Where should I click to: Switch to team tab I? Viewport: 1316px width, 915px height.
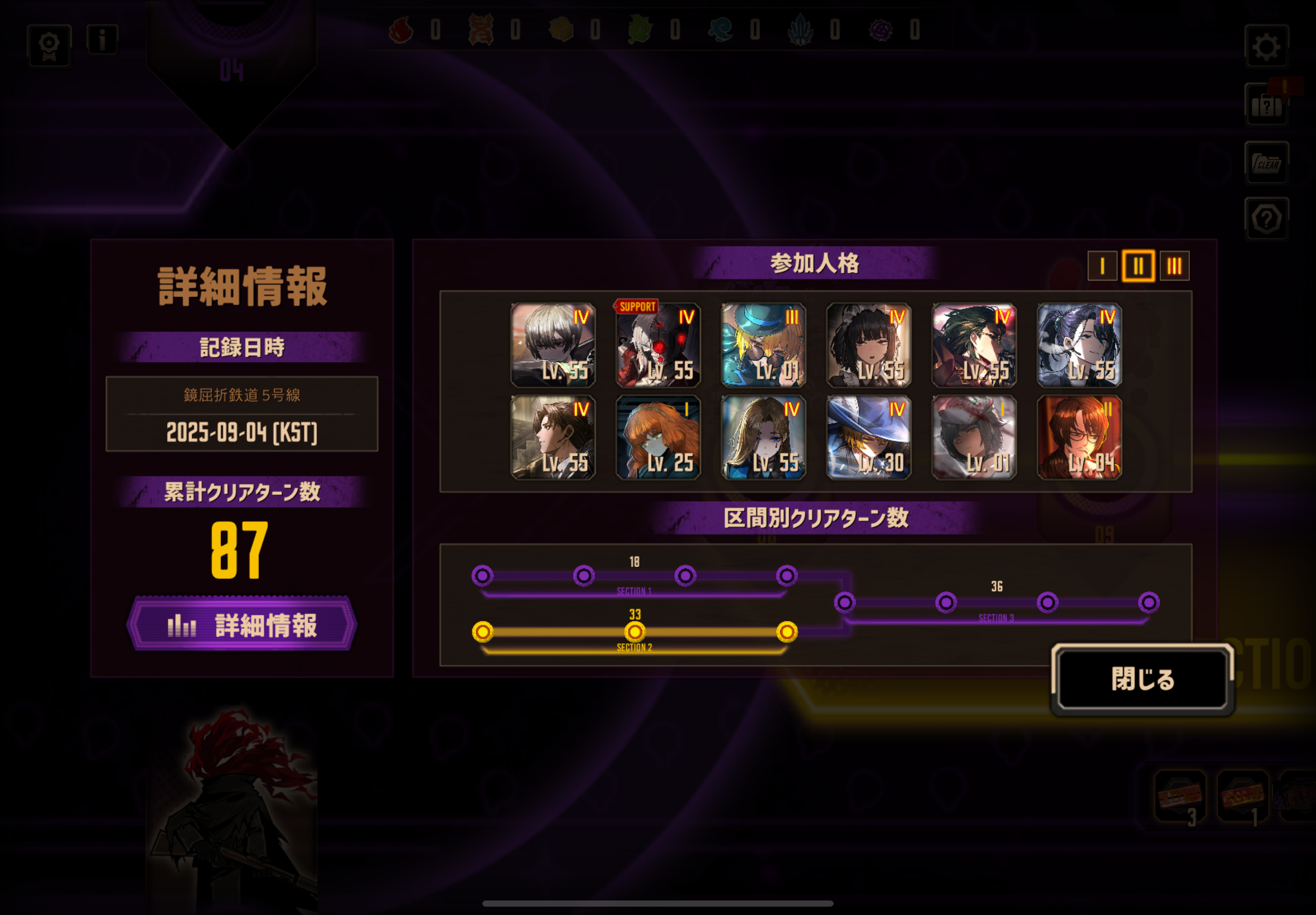pos(1102,266)
